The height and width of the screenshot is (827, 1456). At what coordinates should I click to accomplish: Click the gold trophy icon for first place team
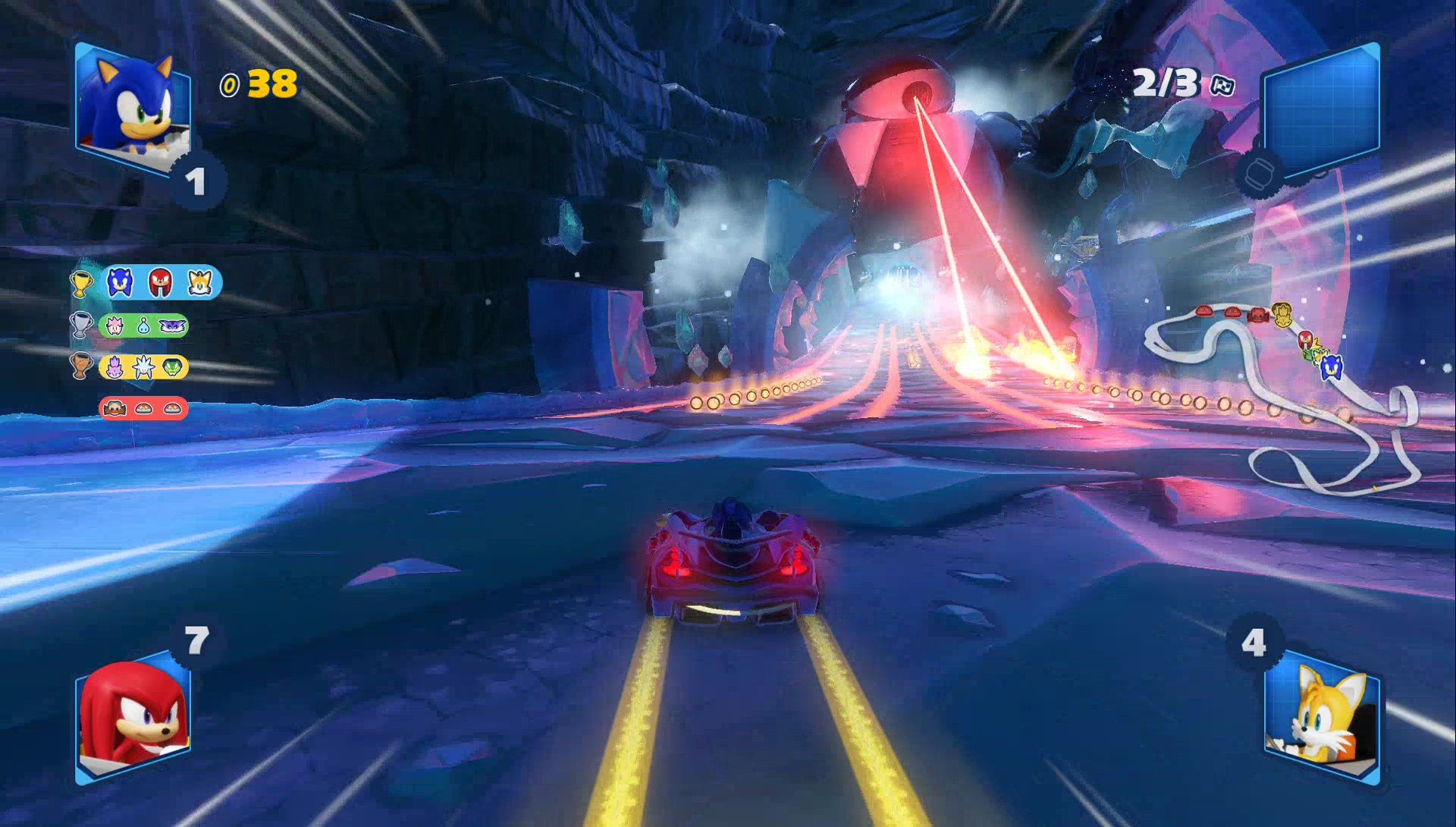click(81, 283)
